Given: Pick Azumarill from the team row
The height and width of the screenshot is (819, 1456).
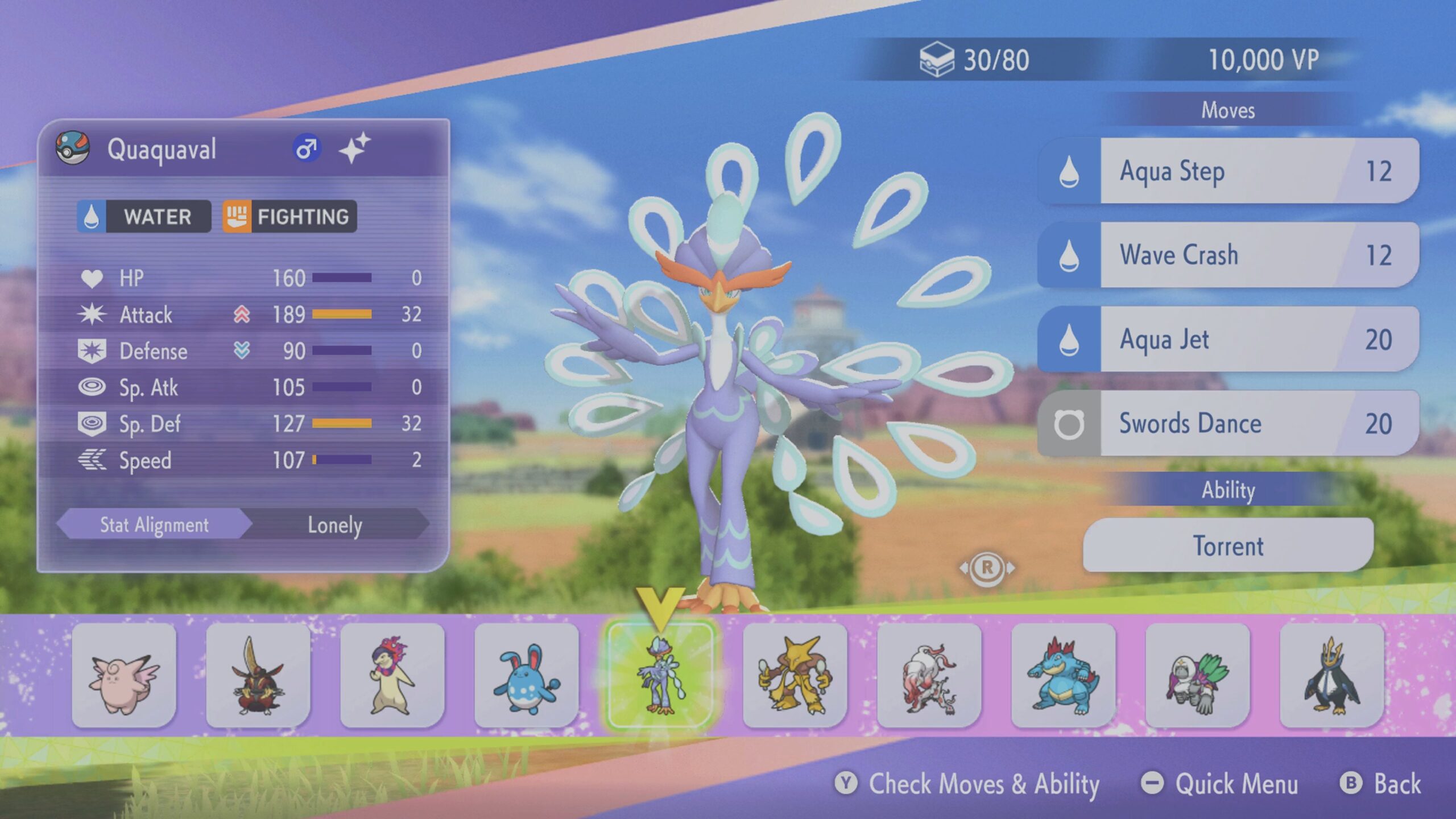Looking at the screenshot, I should click(x=527, y=675).
